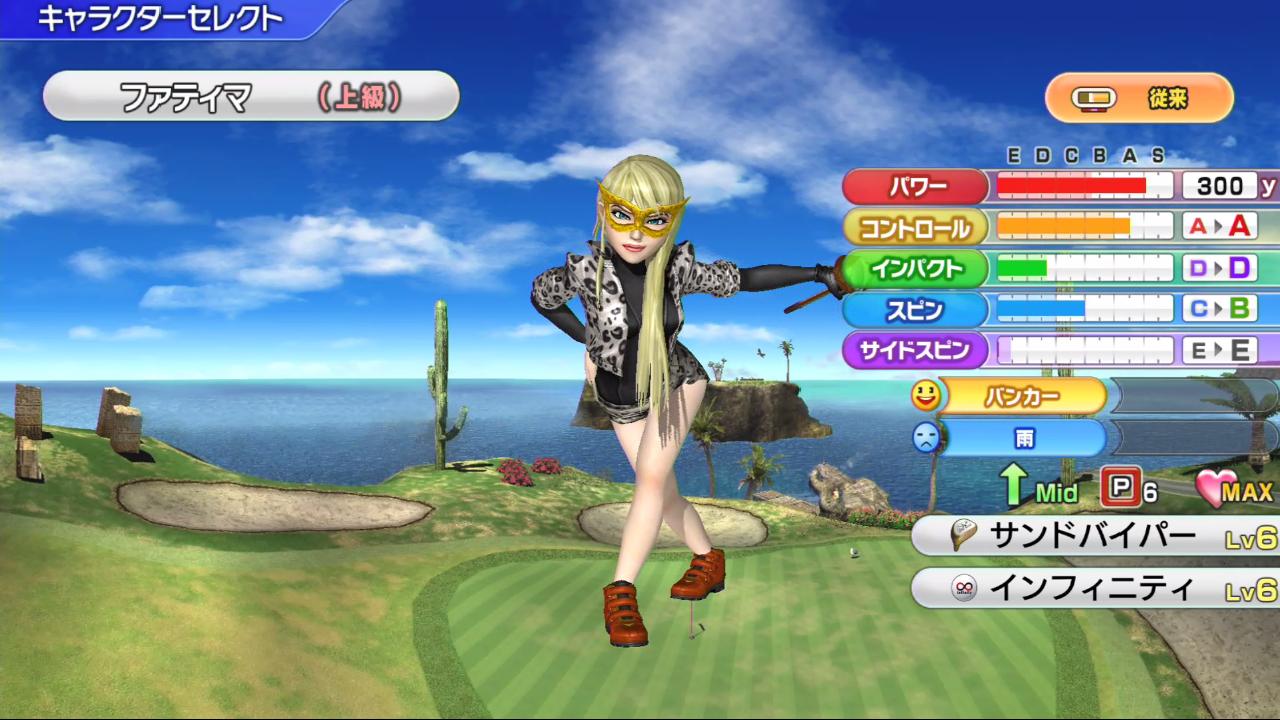Choose the インフィニティ ball
1280x720 pixels.
(x=1094, y=589)
